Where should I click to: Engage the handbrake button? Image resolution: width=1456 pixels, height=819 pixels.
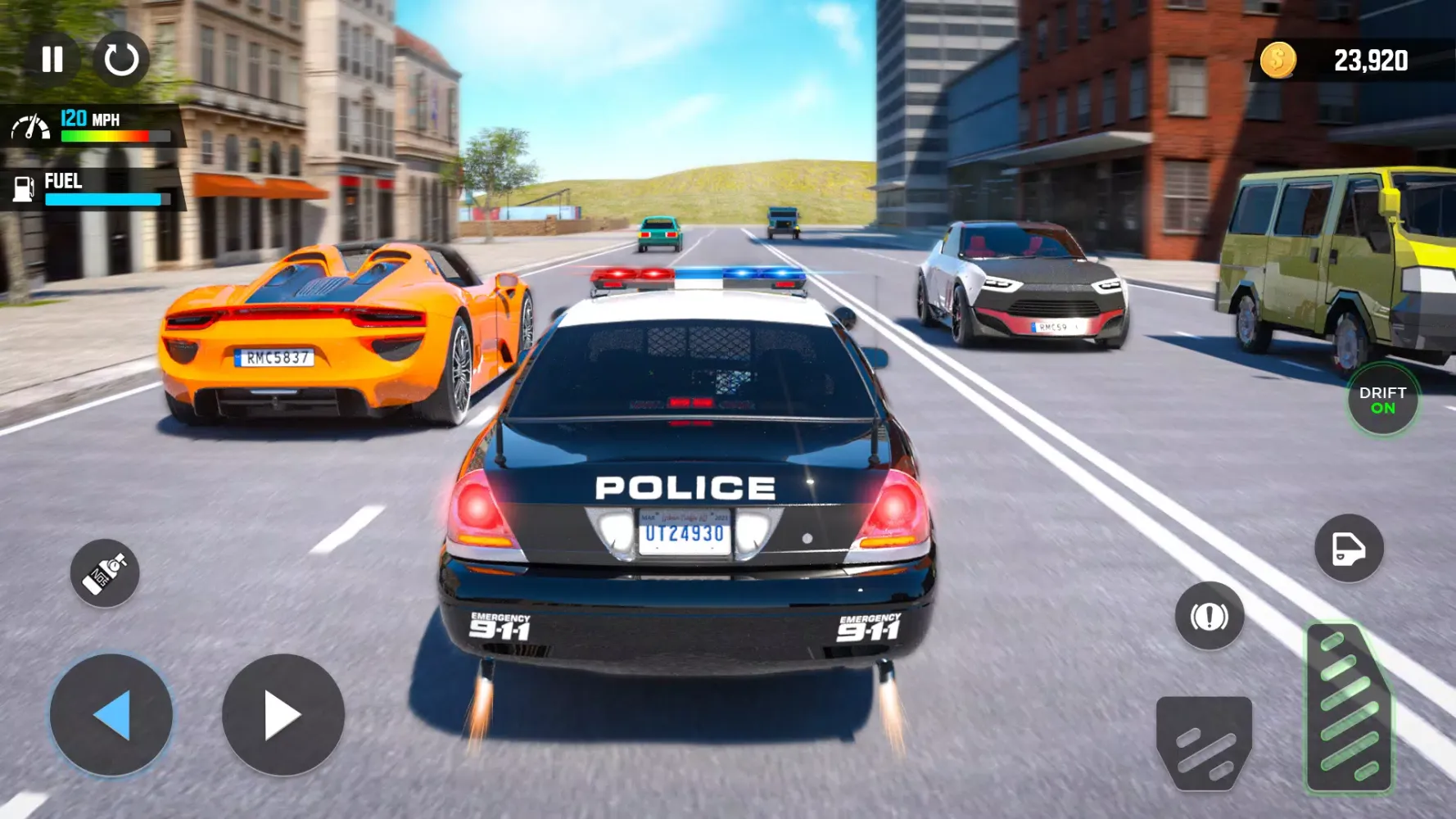(1210, 616)
